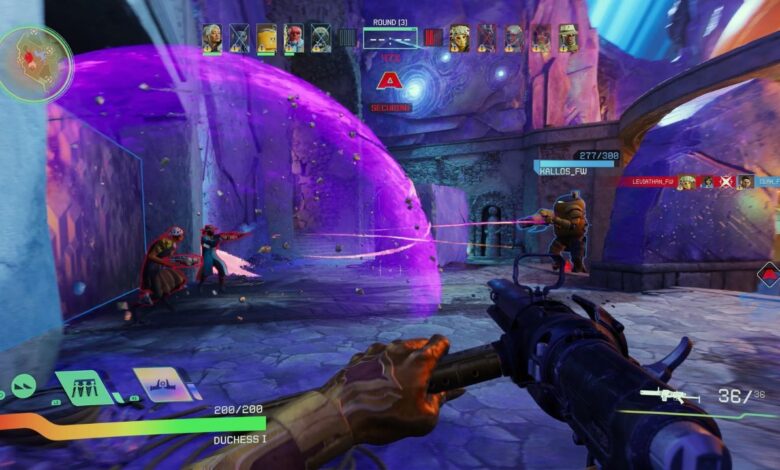Select the enemy portrait wearing a tan hat
The height and width of the screenshot is (470, 780).
tap(567, 38)
